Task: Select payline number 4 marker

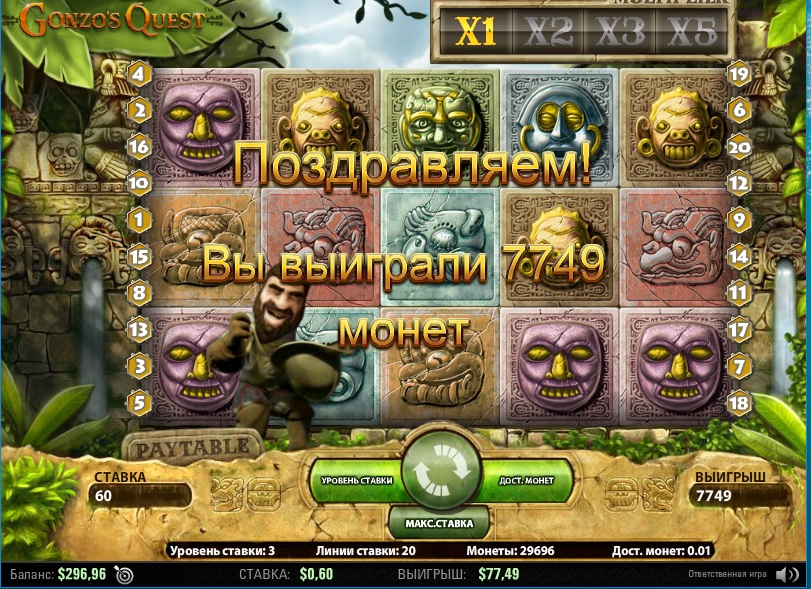Action: pyautogui.click(x=139, y=74)
